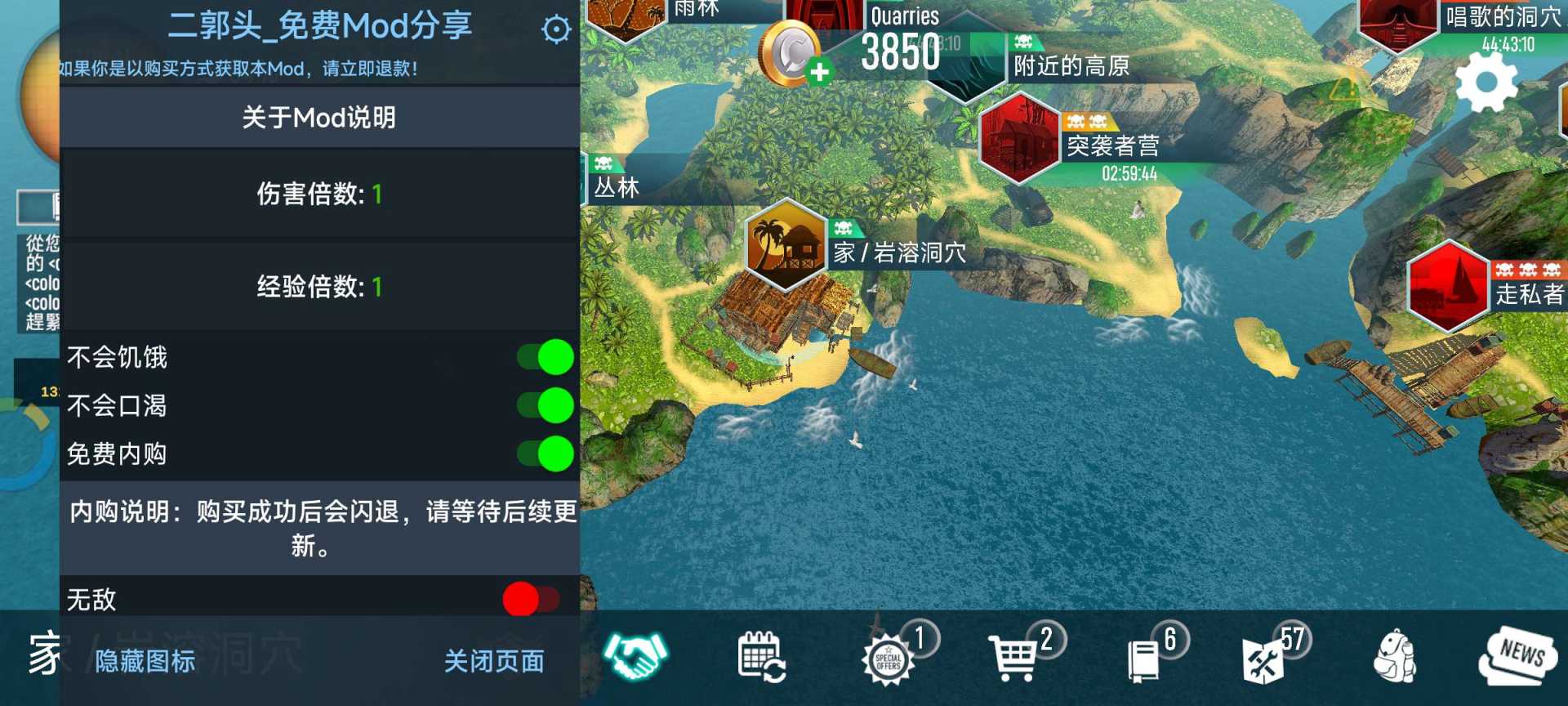
Task: Open the game settings gear icon
Action: click(1488, 82)
